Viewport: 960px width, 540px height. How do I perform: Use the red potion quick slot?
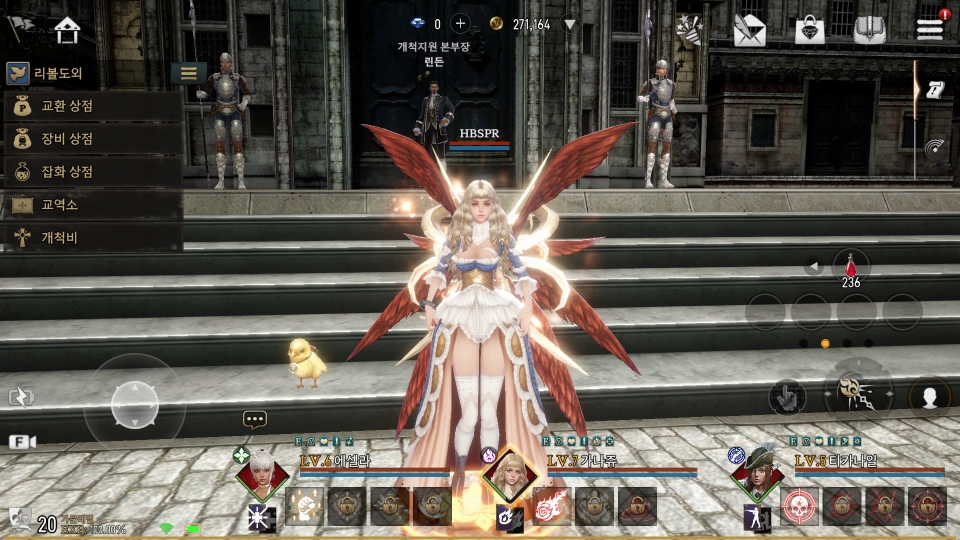click(x=851, y=267)
